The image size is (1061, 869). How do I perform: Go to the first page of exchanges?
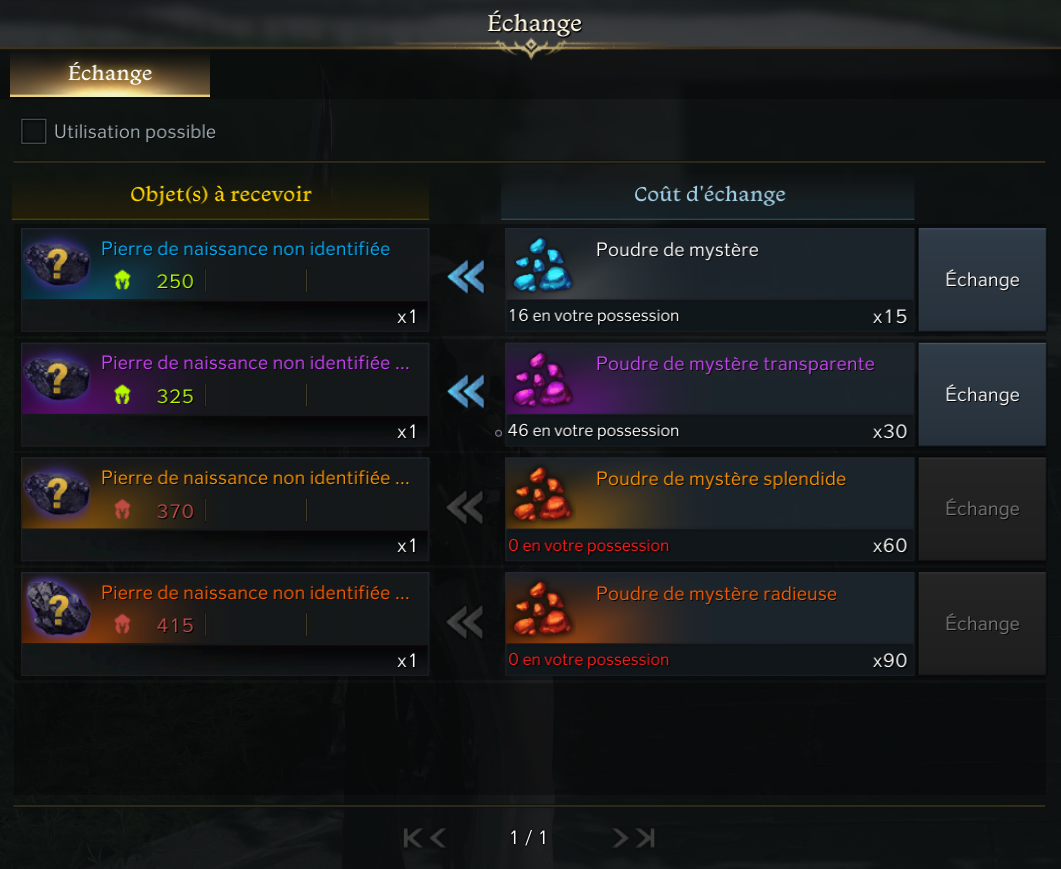point(412,838)
